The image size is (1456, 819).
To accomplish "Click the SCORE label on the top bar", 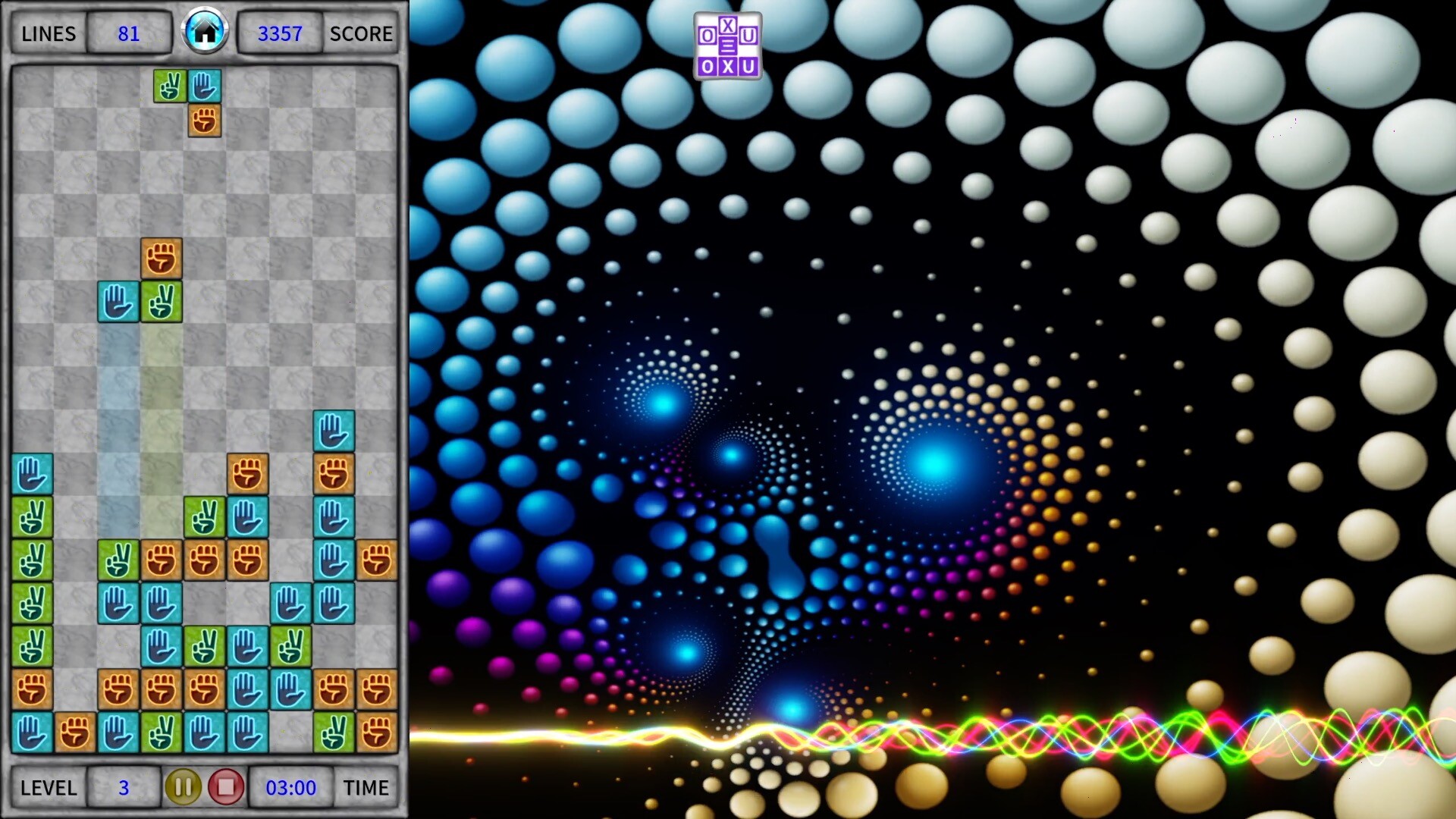I will click(361, 33).
